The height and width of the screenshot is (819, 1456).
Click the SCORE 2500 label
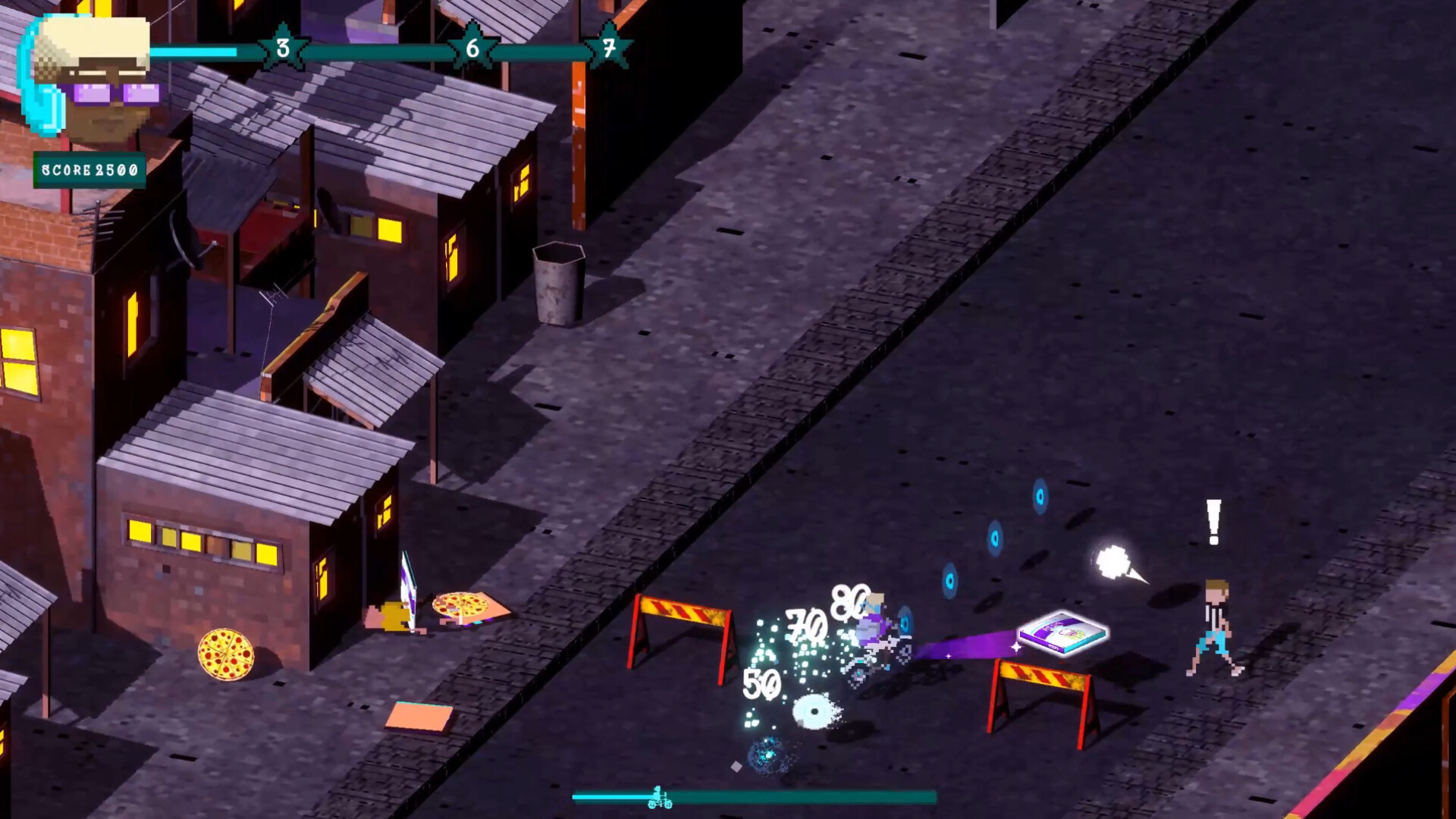[x=91, y=169]
